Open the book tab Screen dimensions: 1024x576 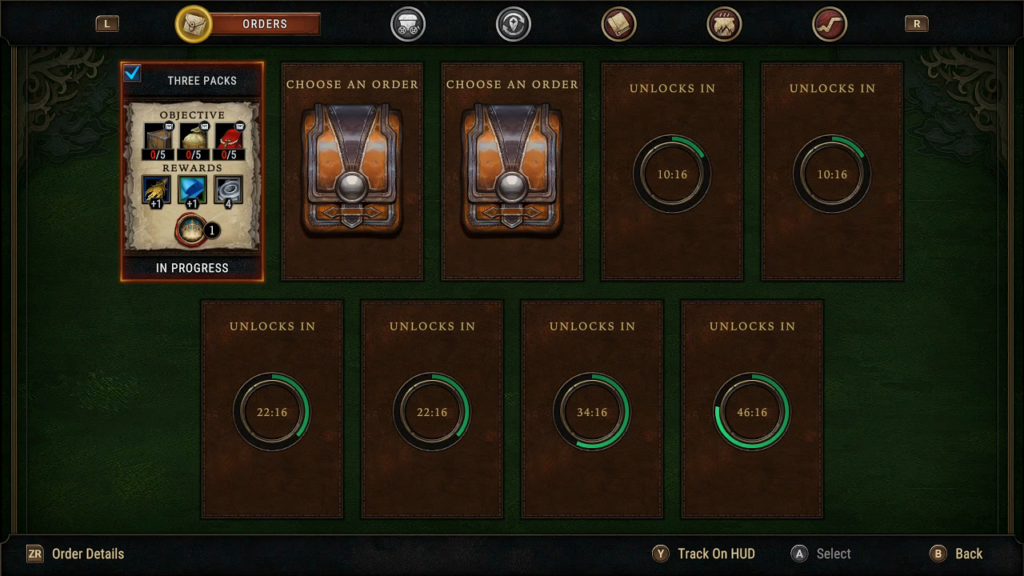coord(619,24)
